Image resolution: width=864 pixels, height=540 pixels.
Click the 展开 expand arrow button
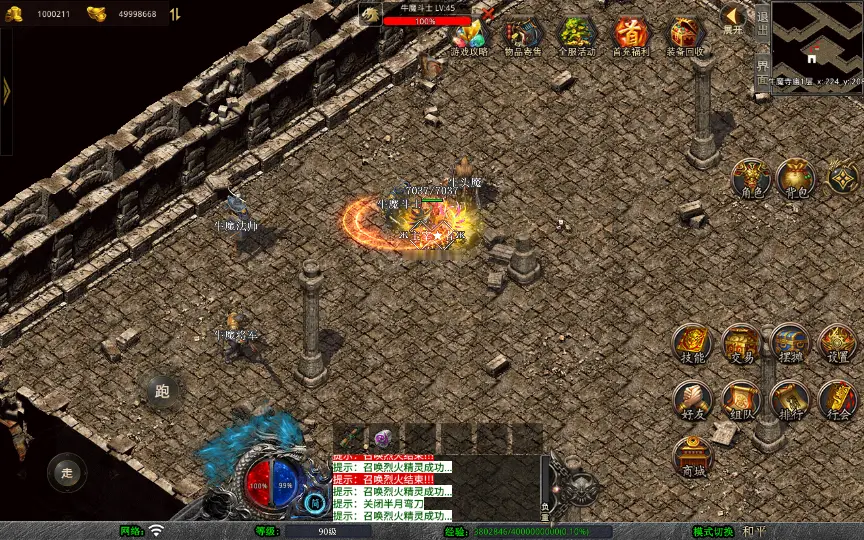(x=733, y=18)
